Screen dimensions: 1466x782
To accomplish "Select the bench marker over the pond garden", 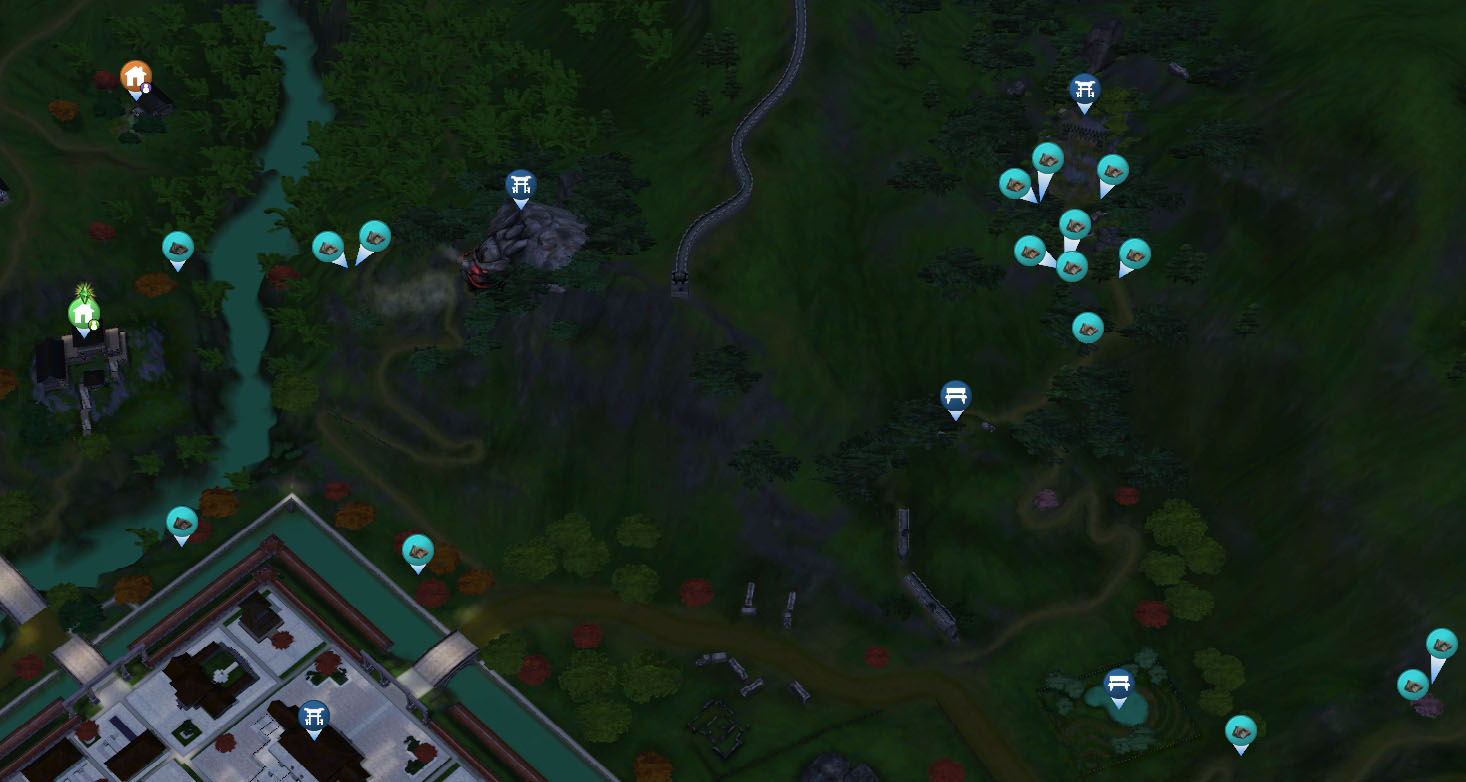I will tap(1118, 685).
